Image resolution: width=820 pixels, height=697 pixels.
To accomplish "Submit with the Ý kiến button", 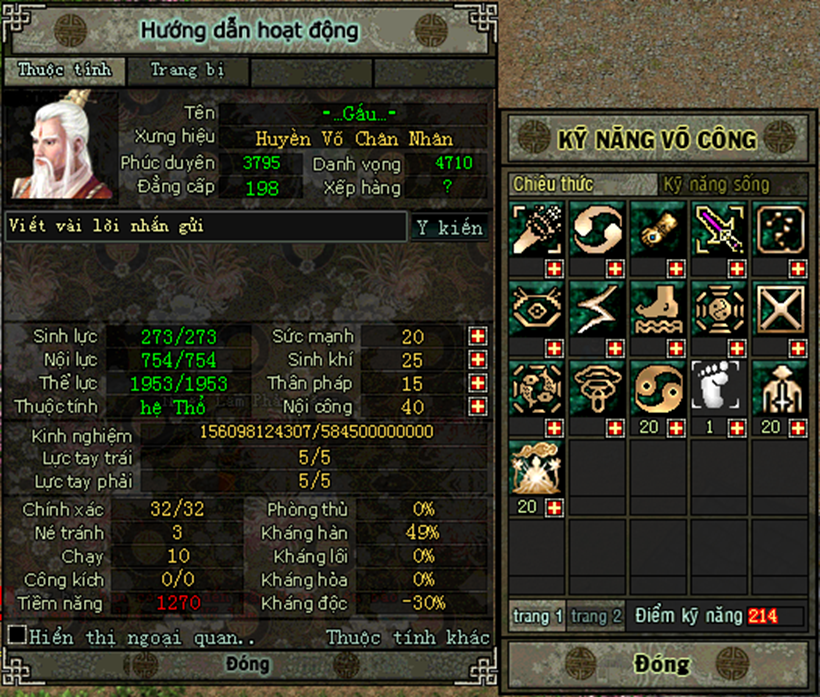I will tap(449, 228).
